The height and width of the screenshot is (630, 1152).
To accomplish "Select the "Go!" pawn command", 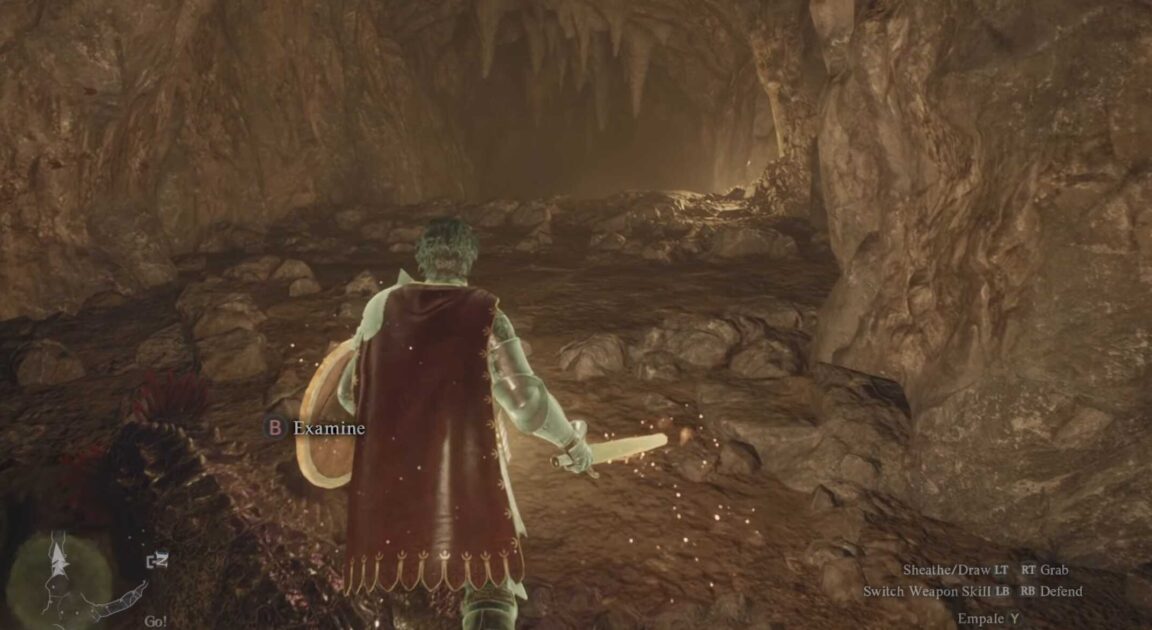I will click(155, 621).
